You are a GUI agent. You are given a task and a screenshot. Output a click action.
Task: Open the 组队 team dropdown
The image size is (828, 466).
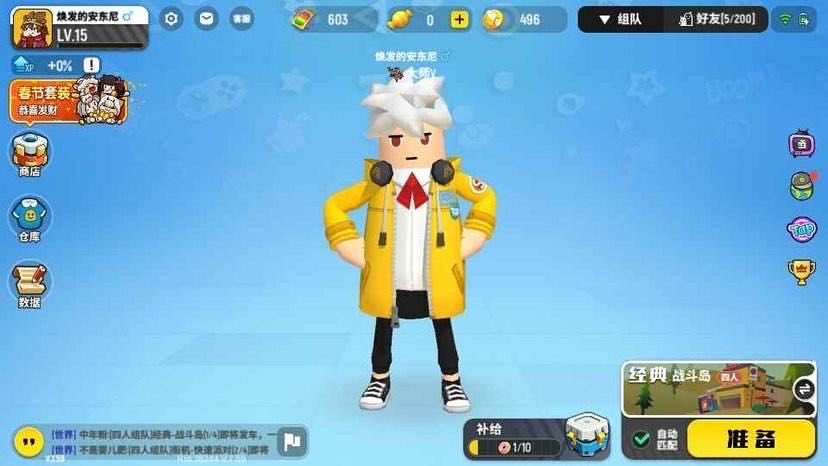[620, 19]
